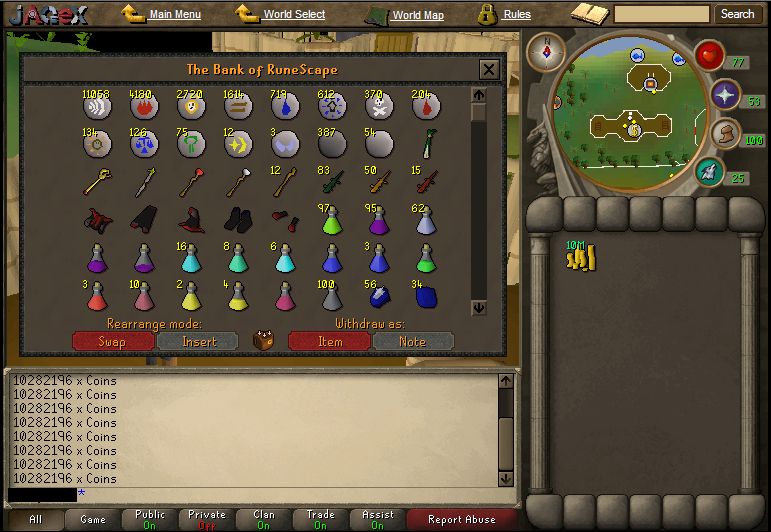Pick the death runes with skull symbol
The image size is (771, 532).
point(376,107)
